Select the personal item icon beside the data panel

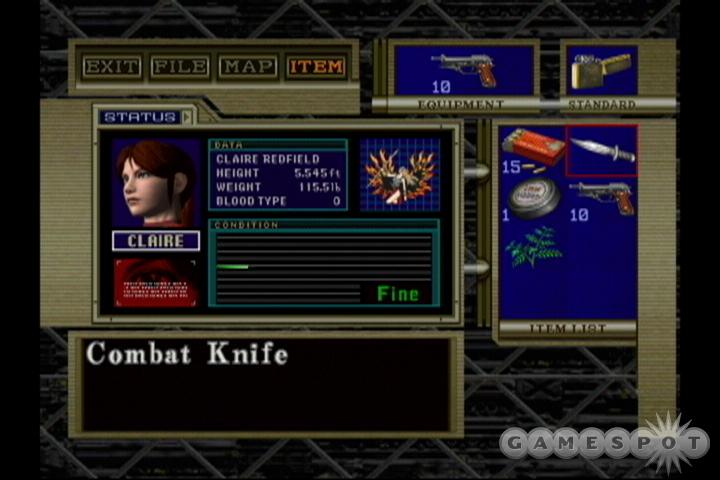(399, 175)
